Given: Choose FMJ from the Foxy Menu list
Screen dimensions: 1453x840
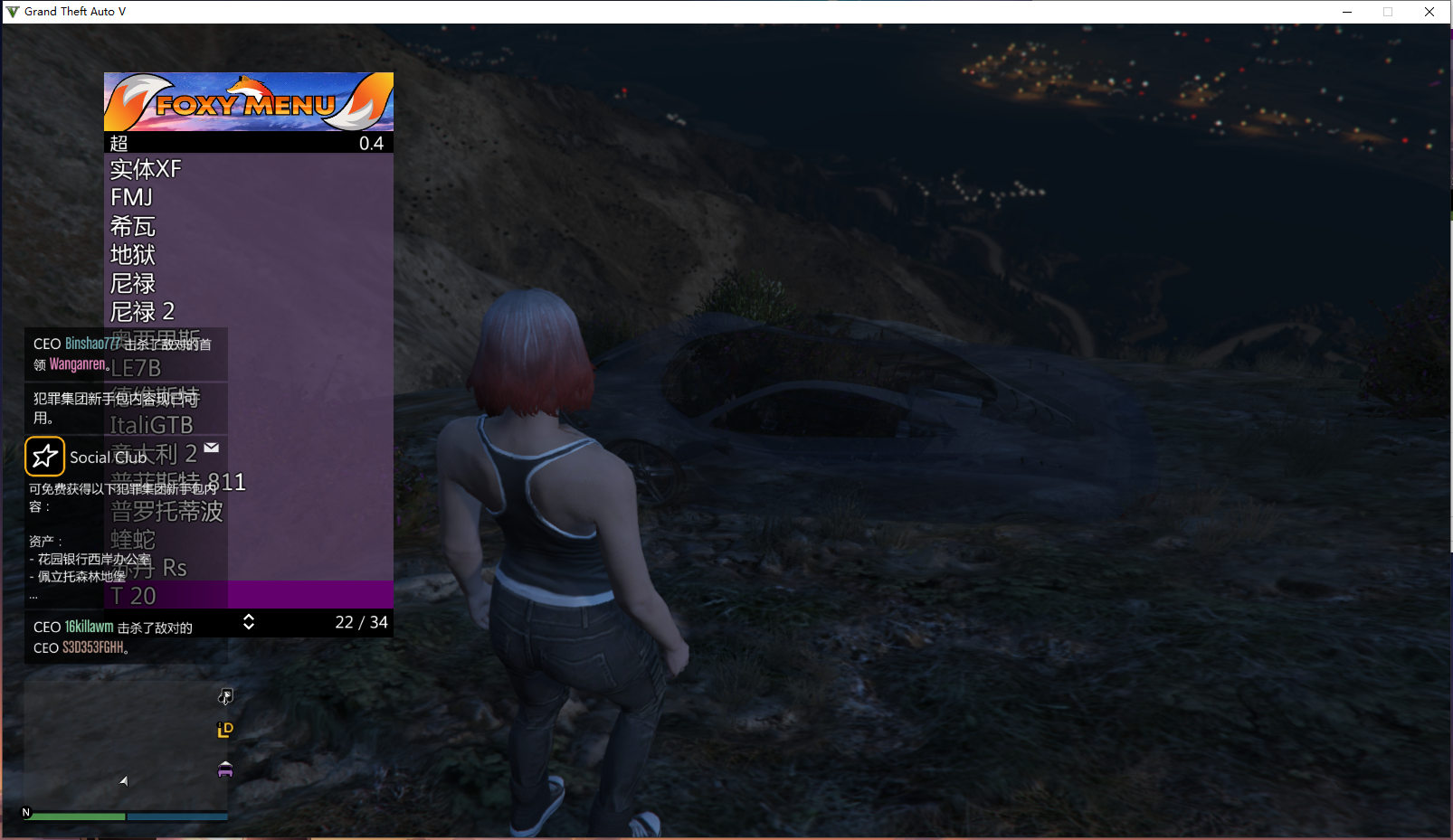Looking at the screenshot, I should click(132, 197).
